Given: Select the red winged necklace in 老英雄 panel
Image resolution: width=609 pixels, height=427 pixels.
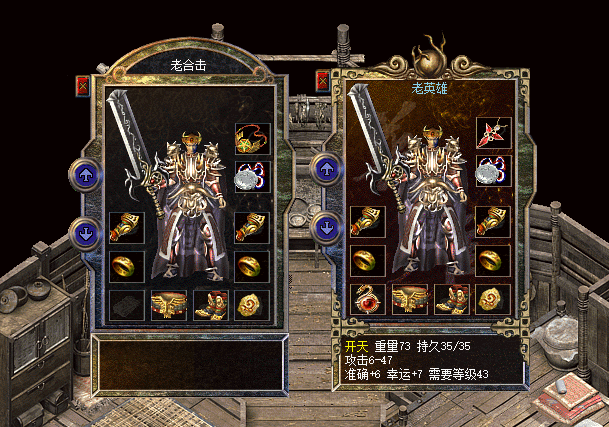Looking at the screenshot, I should 493,133.
